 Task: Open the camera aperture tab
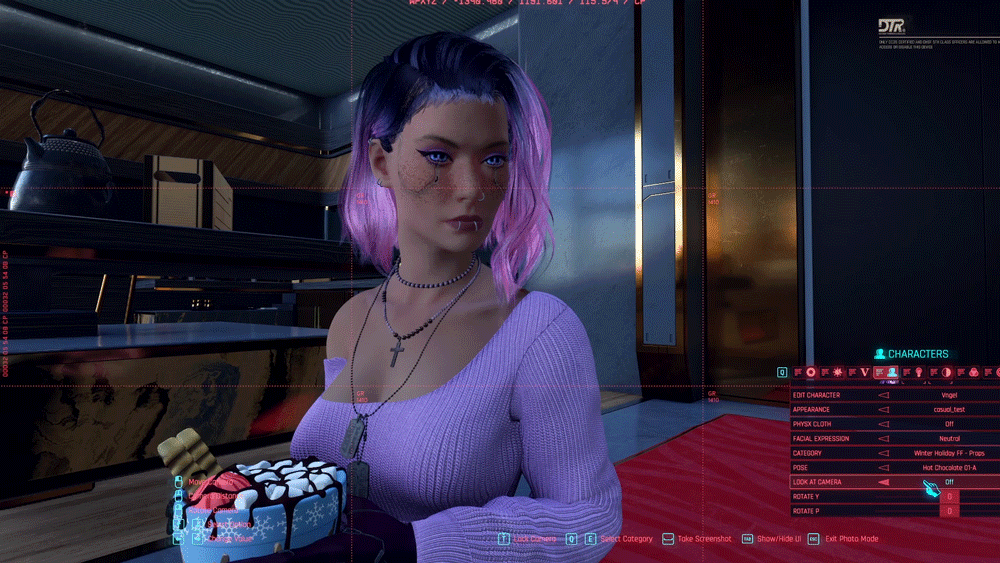click(811, 373)
